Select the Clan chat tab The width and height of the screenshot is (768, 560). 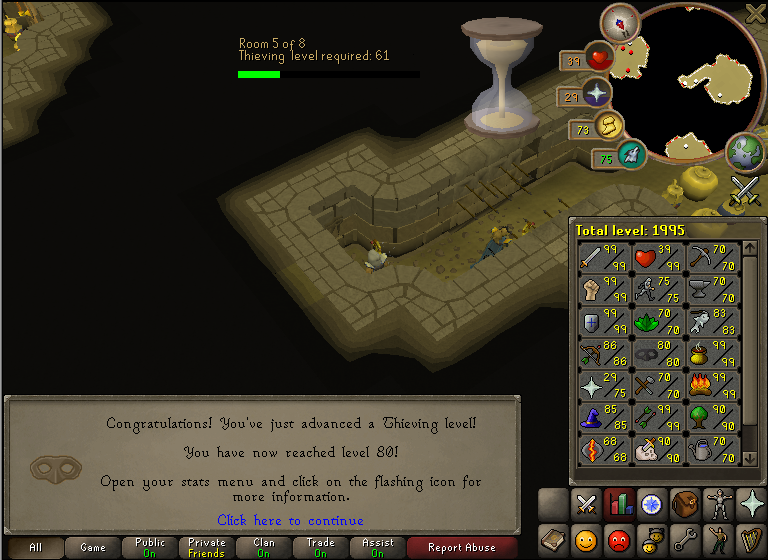click(x=264, y=547)
